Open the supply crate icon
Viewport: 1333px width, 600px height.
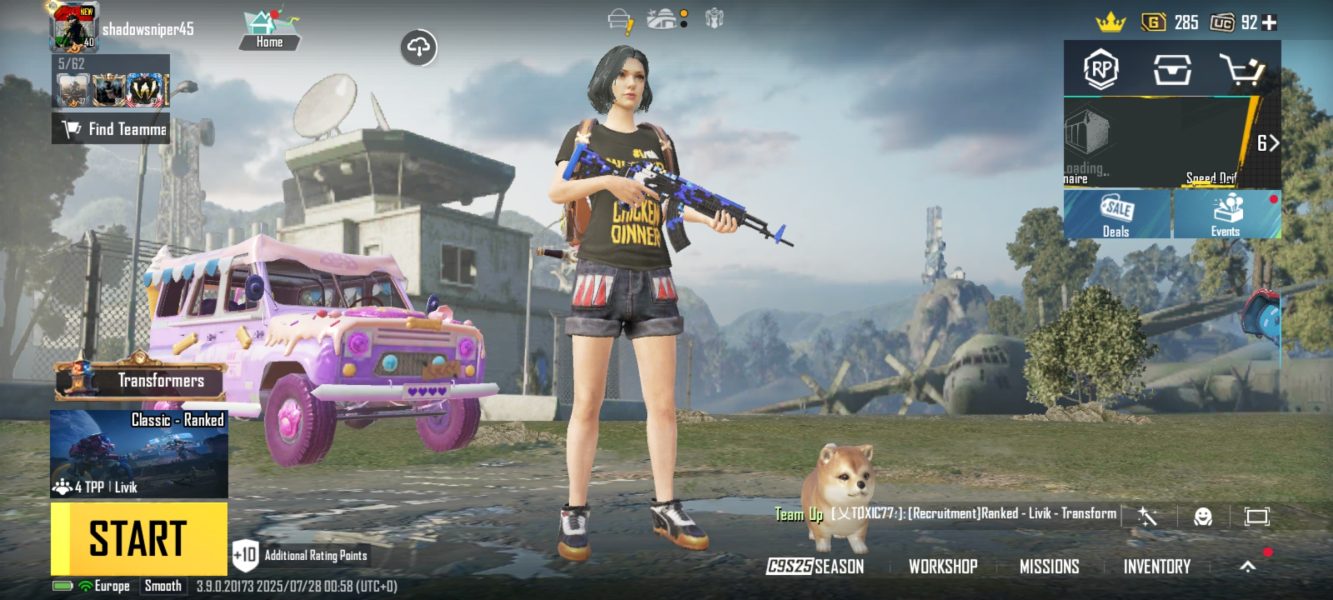(x=1171, y=70)
